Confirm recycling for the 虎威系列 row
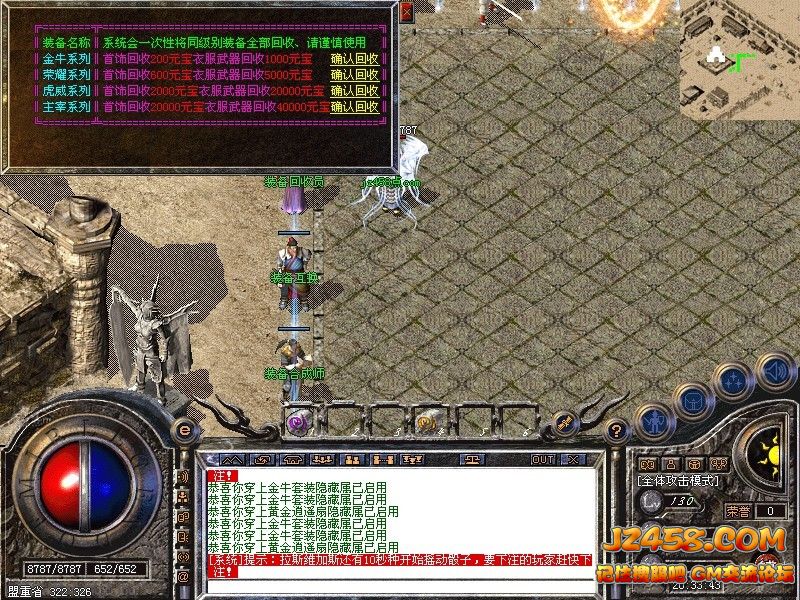This screenshot has height=600, width=800. click(x=355, y=91)
